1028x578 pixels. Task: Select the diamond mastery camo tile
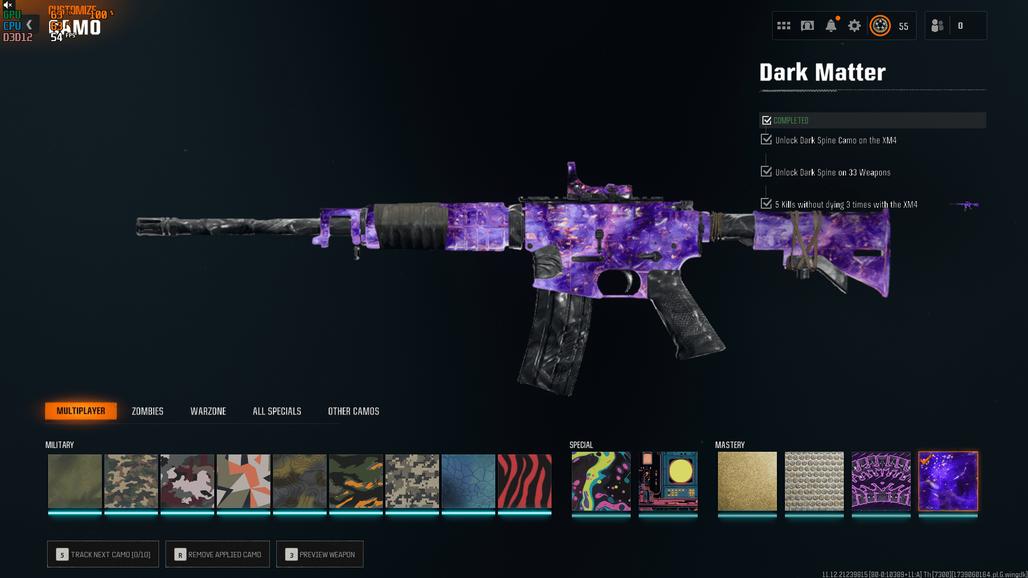pyautogui.click(x=814, y=482)
